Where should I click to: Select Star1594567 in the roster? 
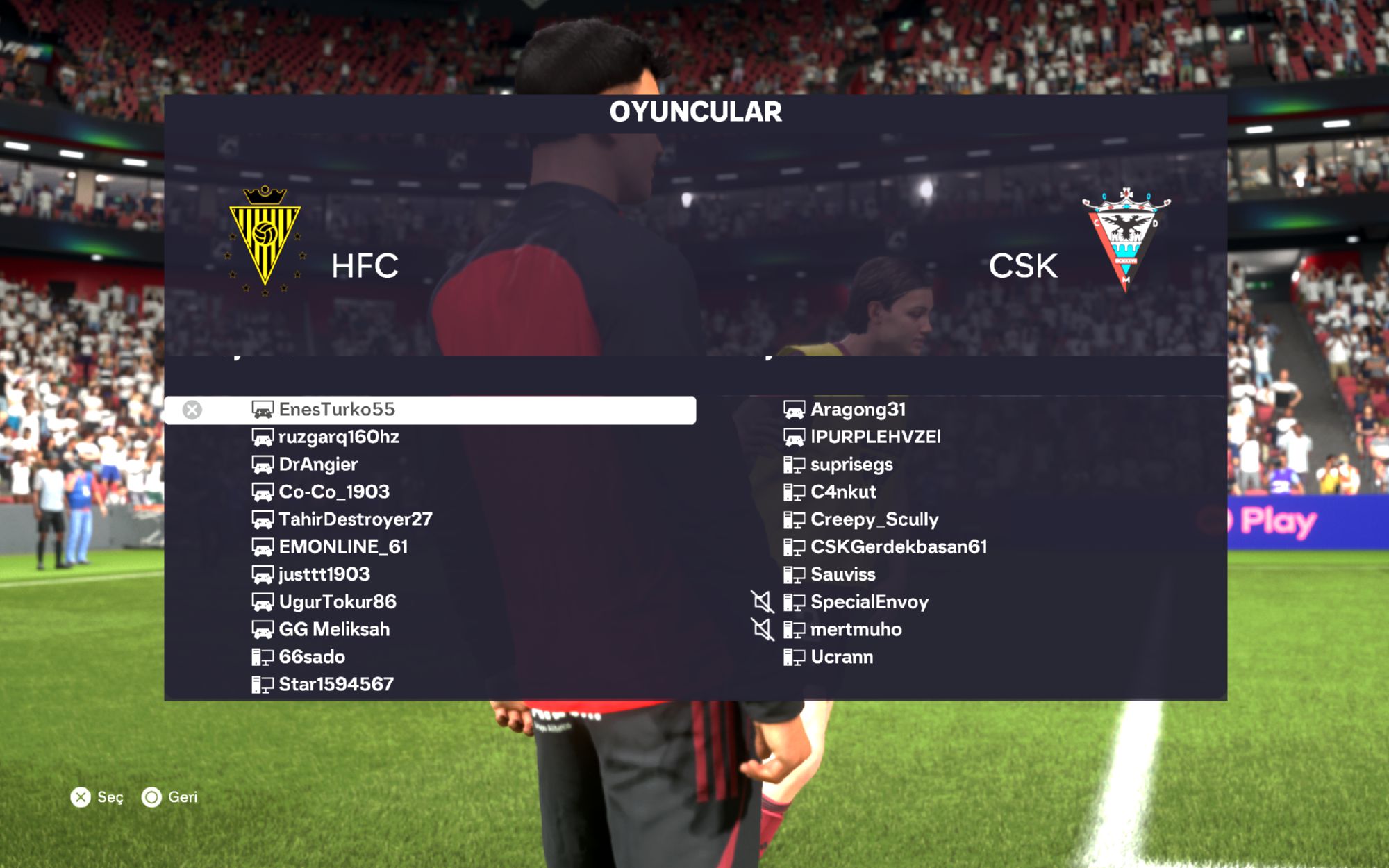336,685
